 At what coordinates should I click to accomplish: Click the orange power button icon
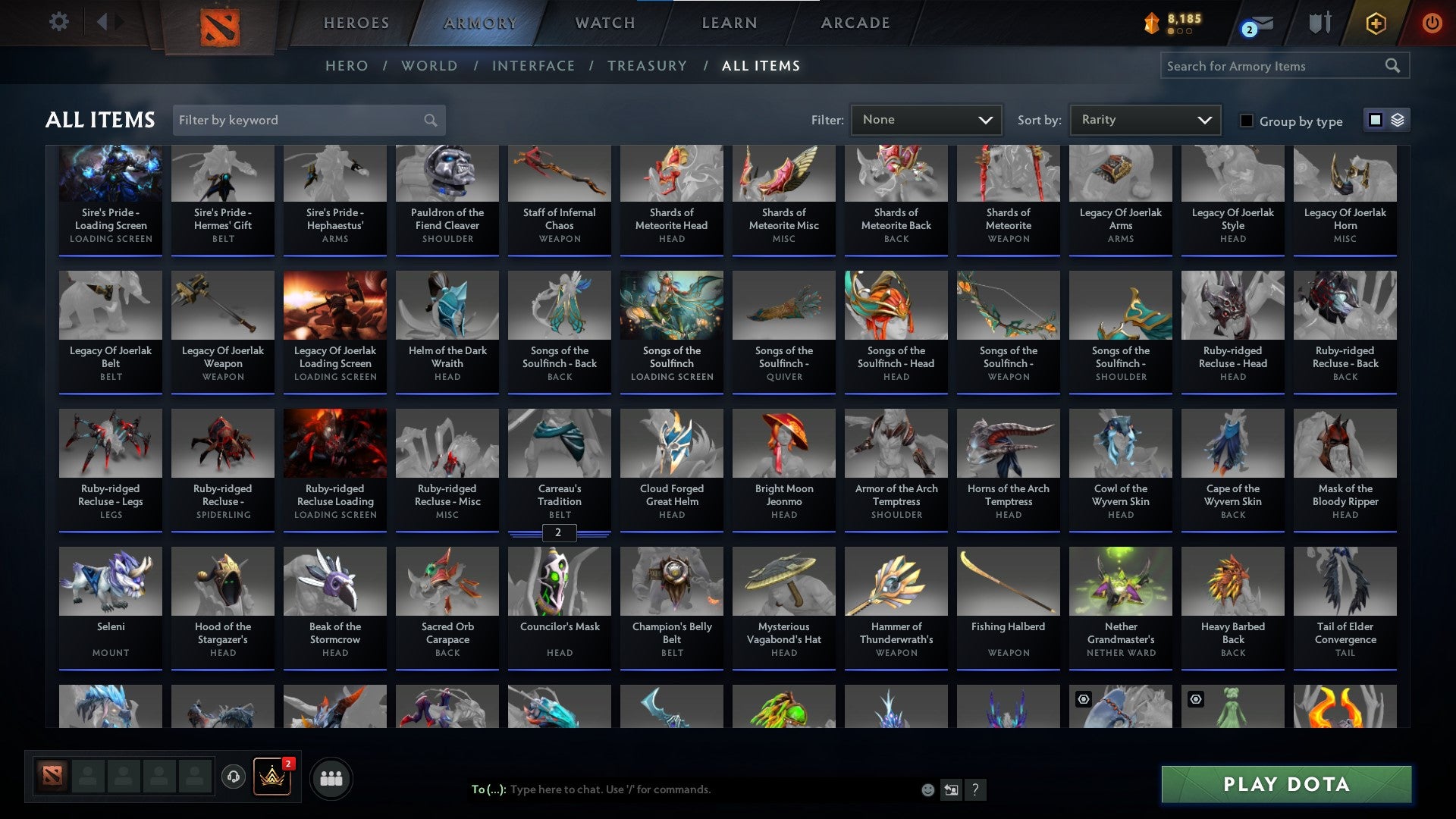point(1433,24)
